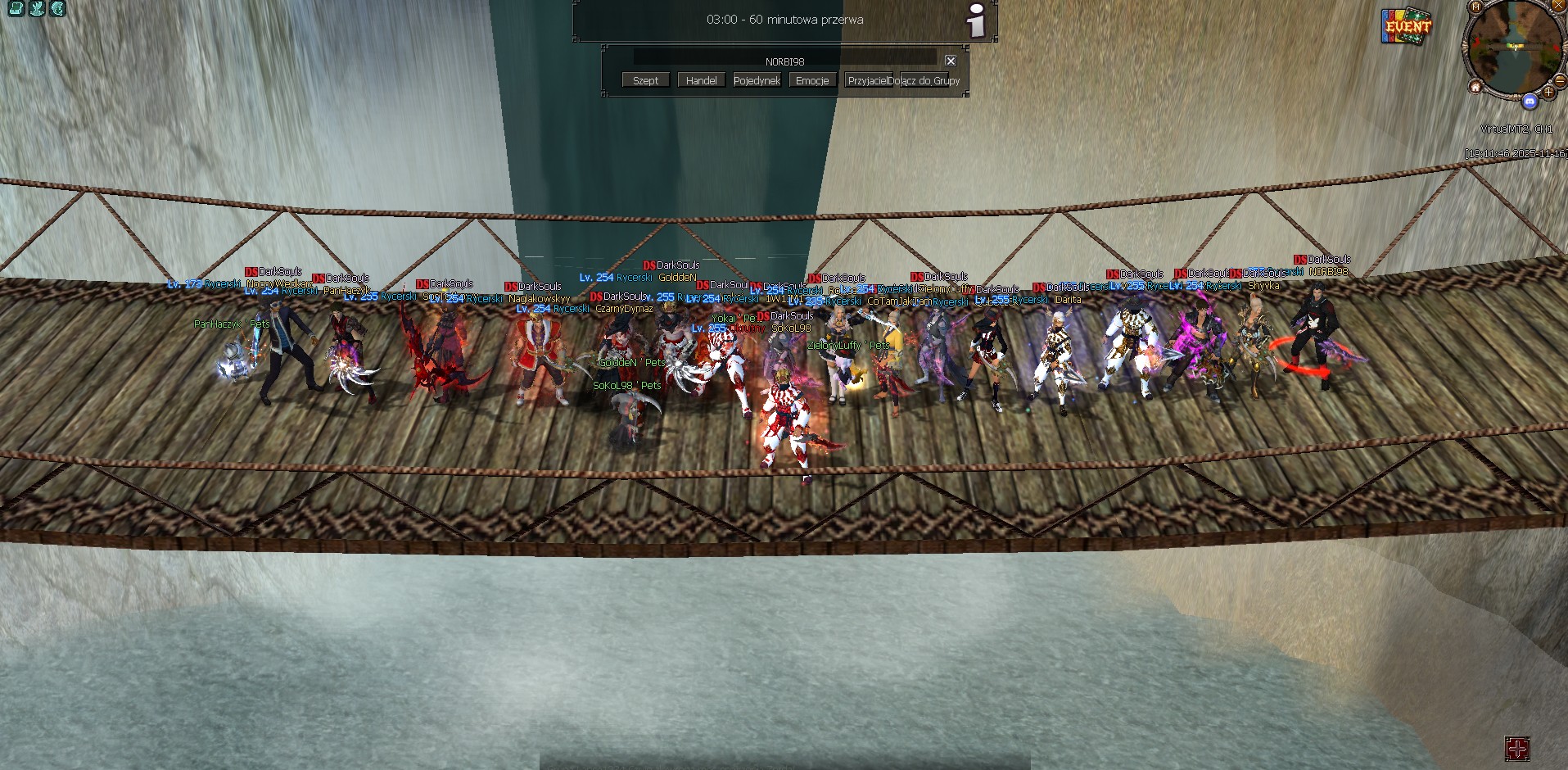This screenshot has width=1568, height=770.
Task: Open Discord from the blue minimap icon
Action: point(1530,102)
